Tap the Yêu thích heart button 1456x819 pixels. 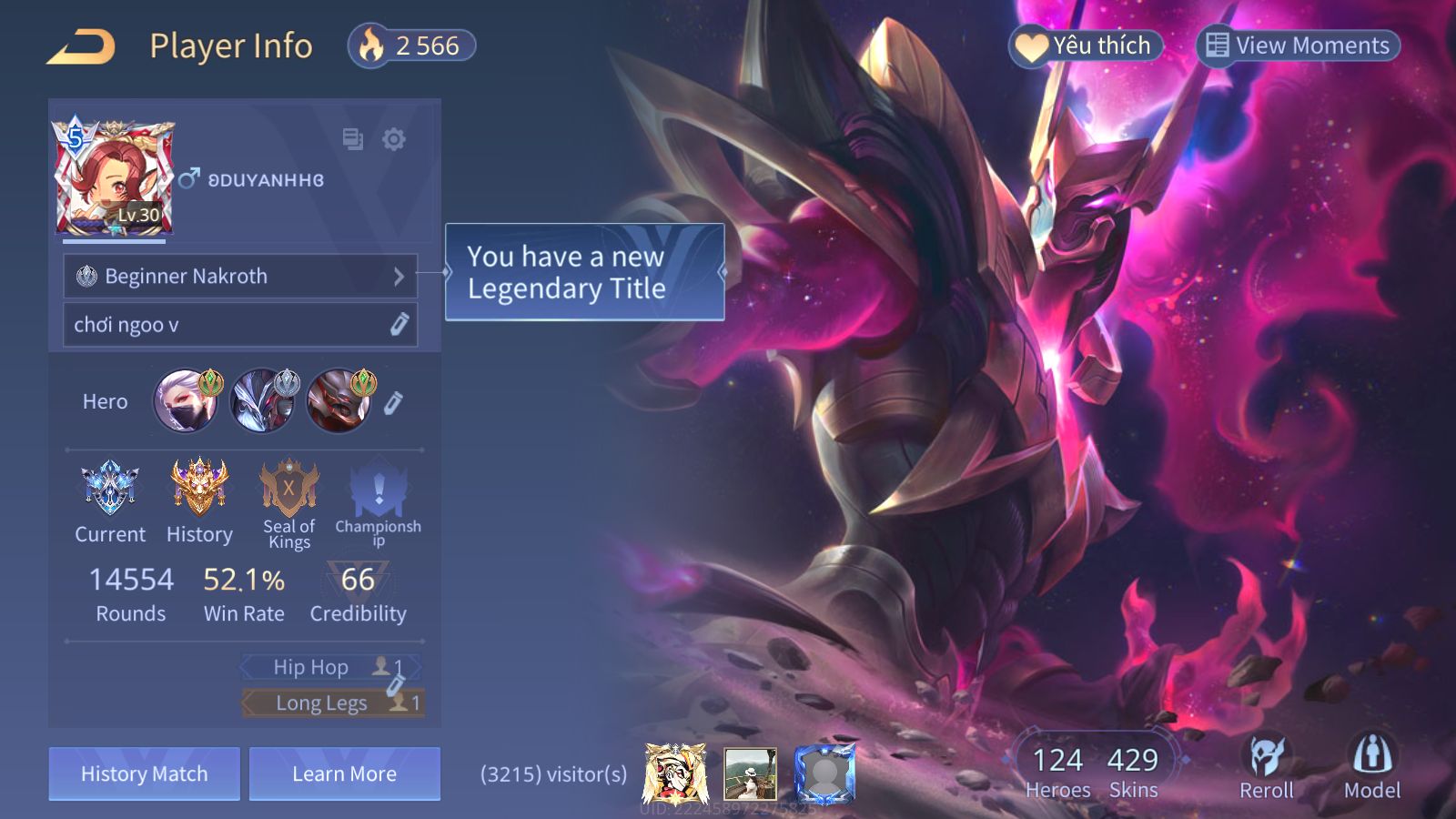click(1086, 45)
